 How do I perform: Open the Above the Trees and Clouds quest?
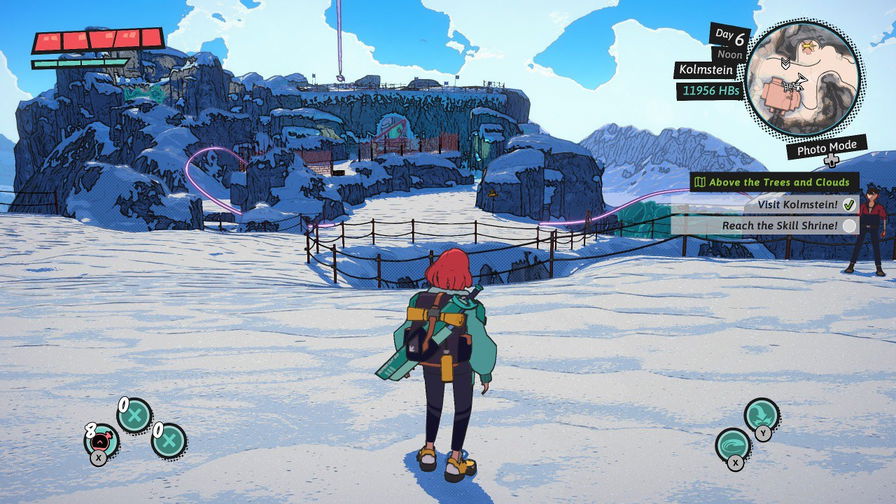774,182
